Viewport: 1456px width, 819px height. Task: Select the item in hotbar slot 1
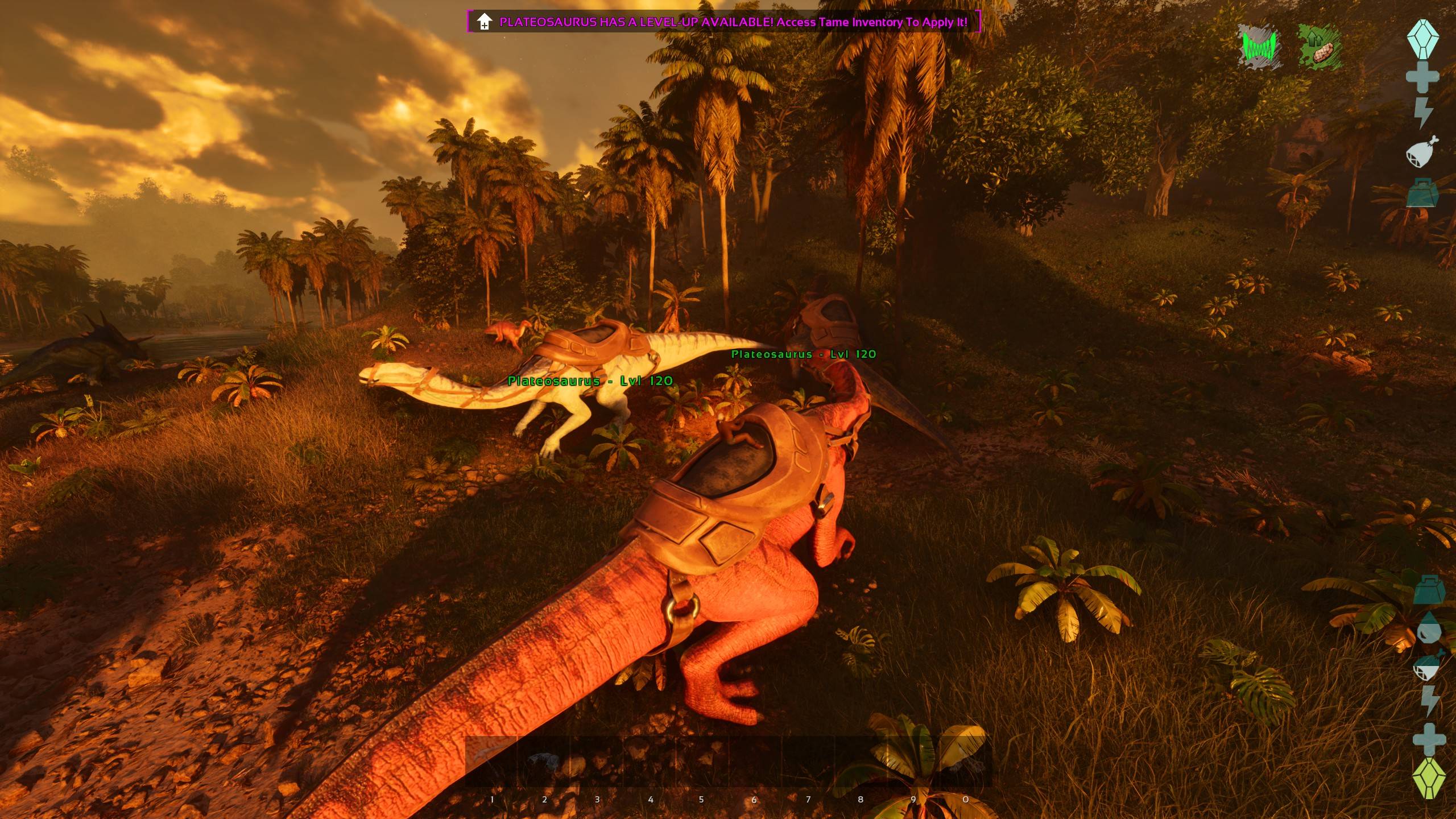click(491, 761)
